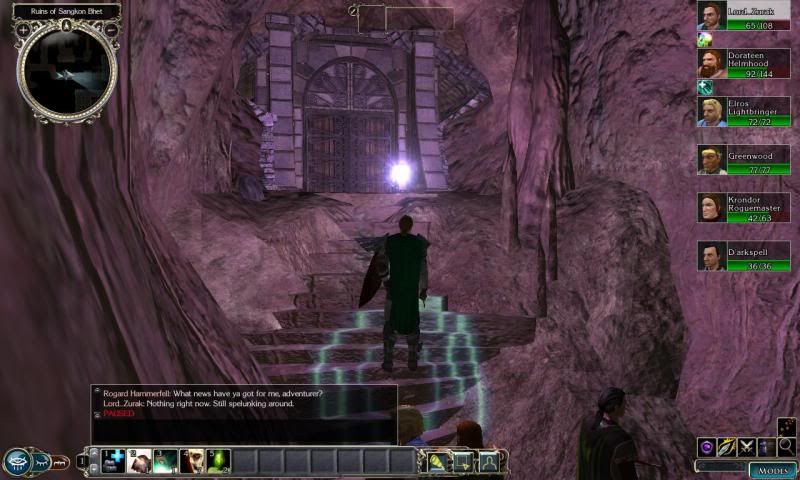Select D'arkspell's party portrait
800x480 pixels.
pos(712,256)
